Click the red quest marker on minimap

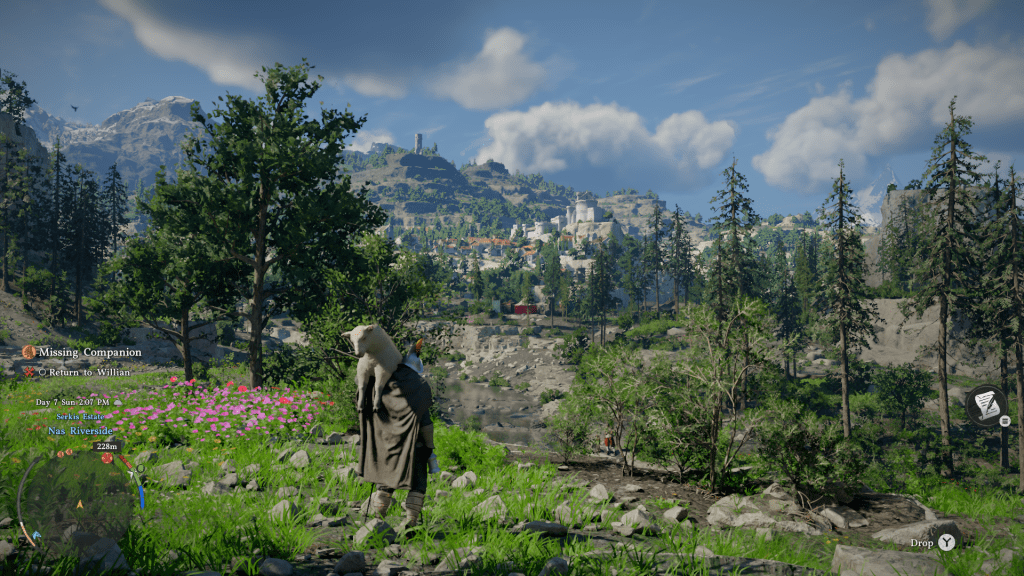click(x=107, y=458)
